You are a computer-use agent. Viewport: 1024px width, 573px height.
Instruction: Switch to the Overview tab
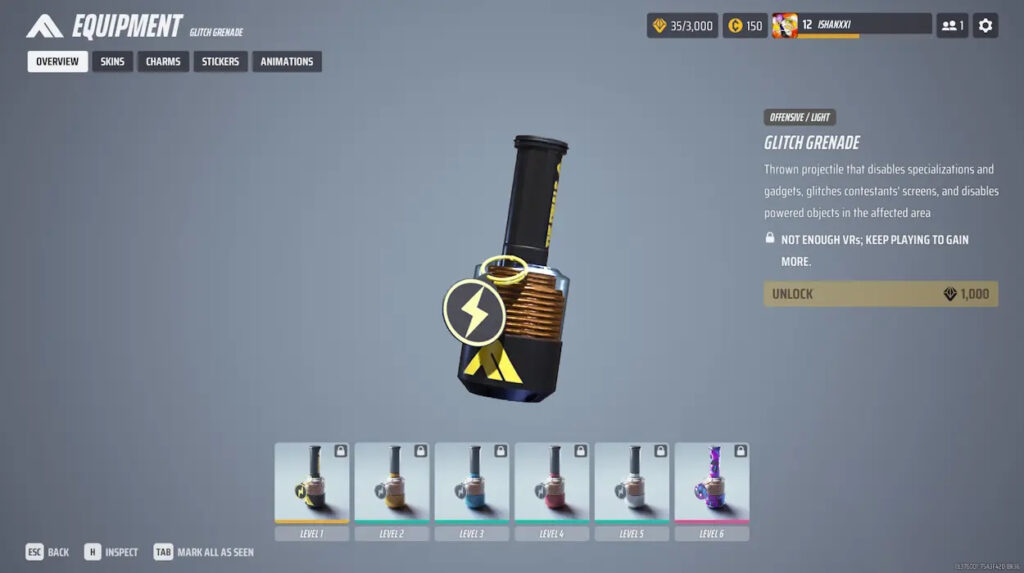click(x=57, y=62)
